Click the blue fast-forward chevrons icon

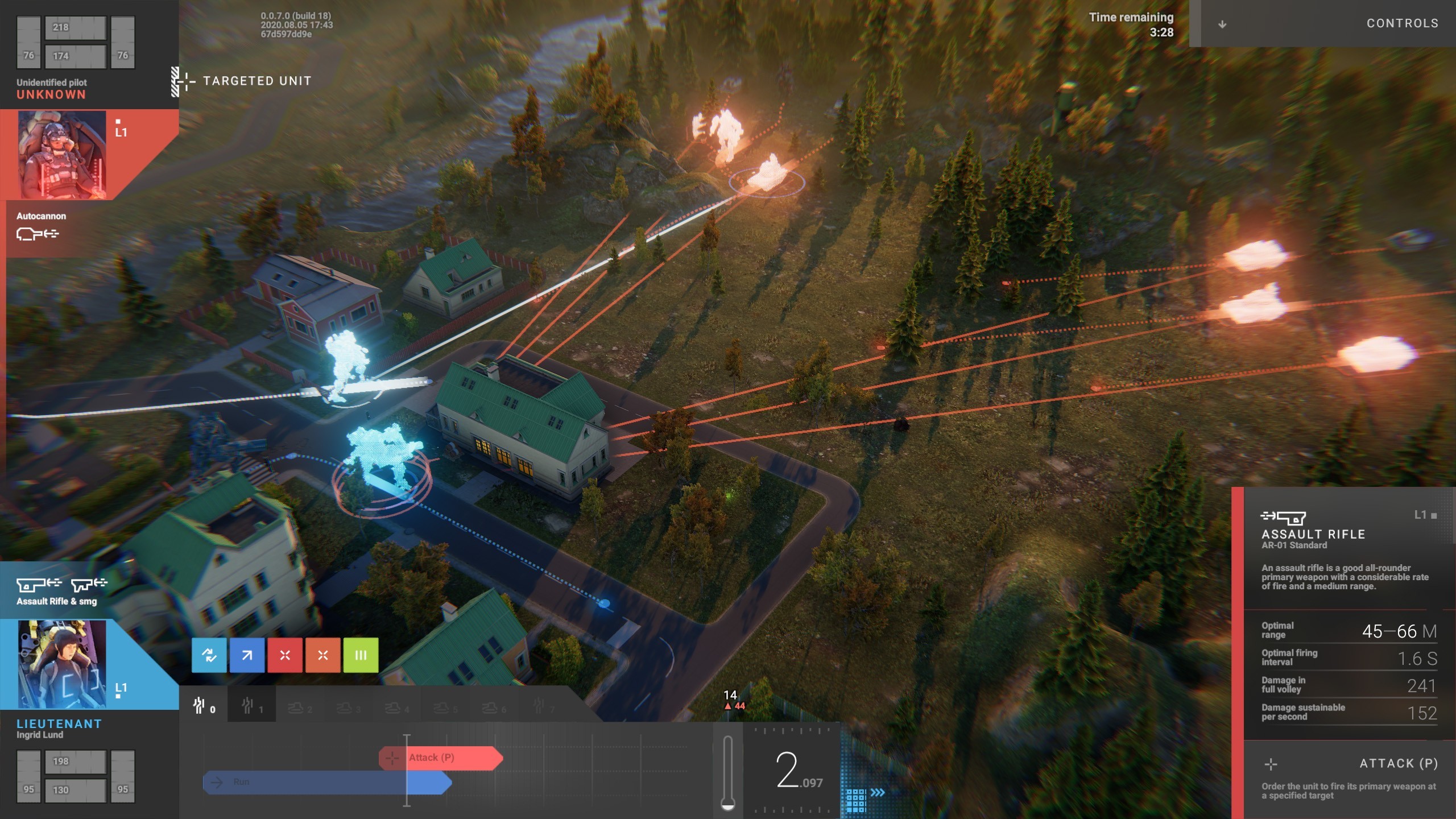pos(878,792)
